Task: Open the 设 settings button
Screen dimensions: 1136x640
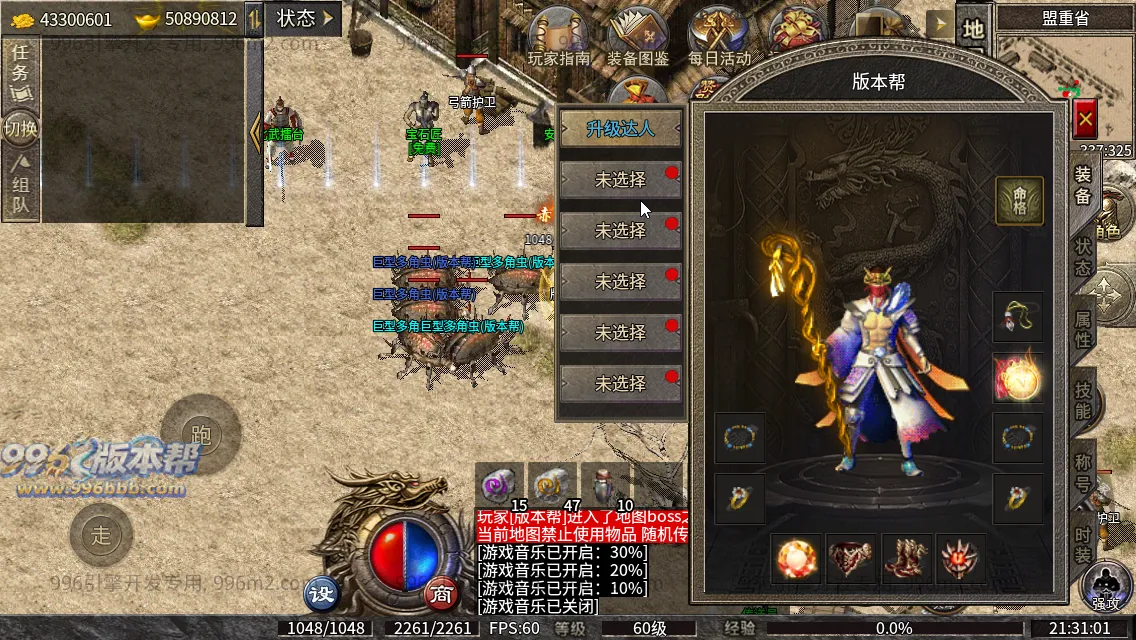Action: (322, 594)
